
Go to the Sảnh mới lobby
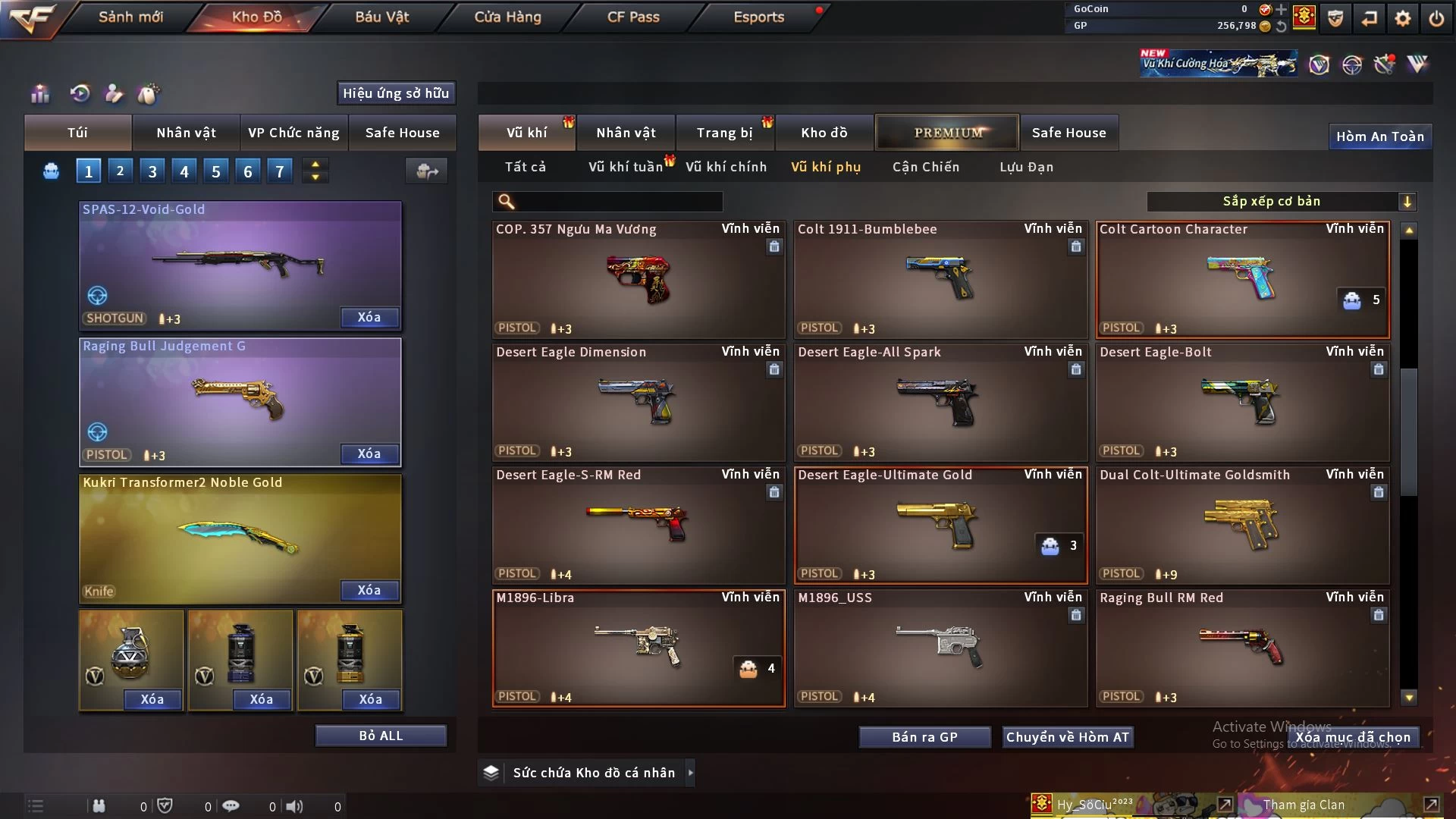pos(130,17)
